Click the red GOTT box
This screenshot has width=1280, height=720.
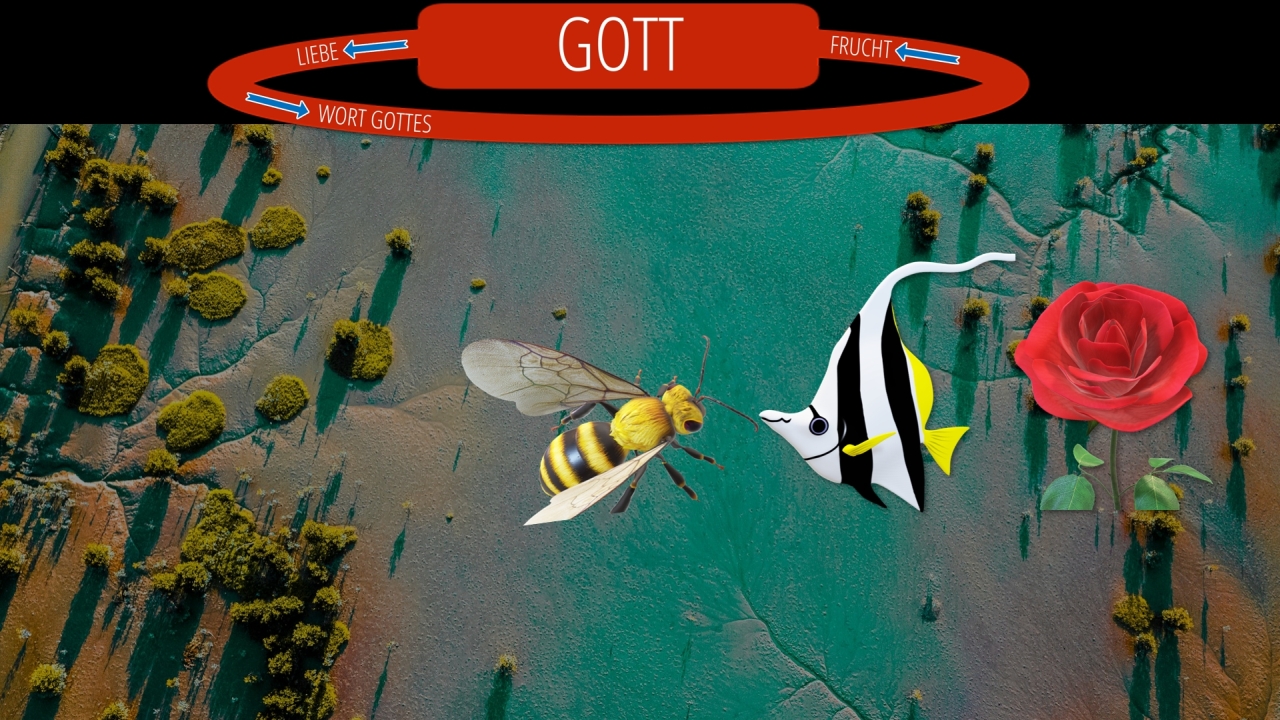618,46
